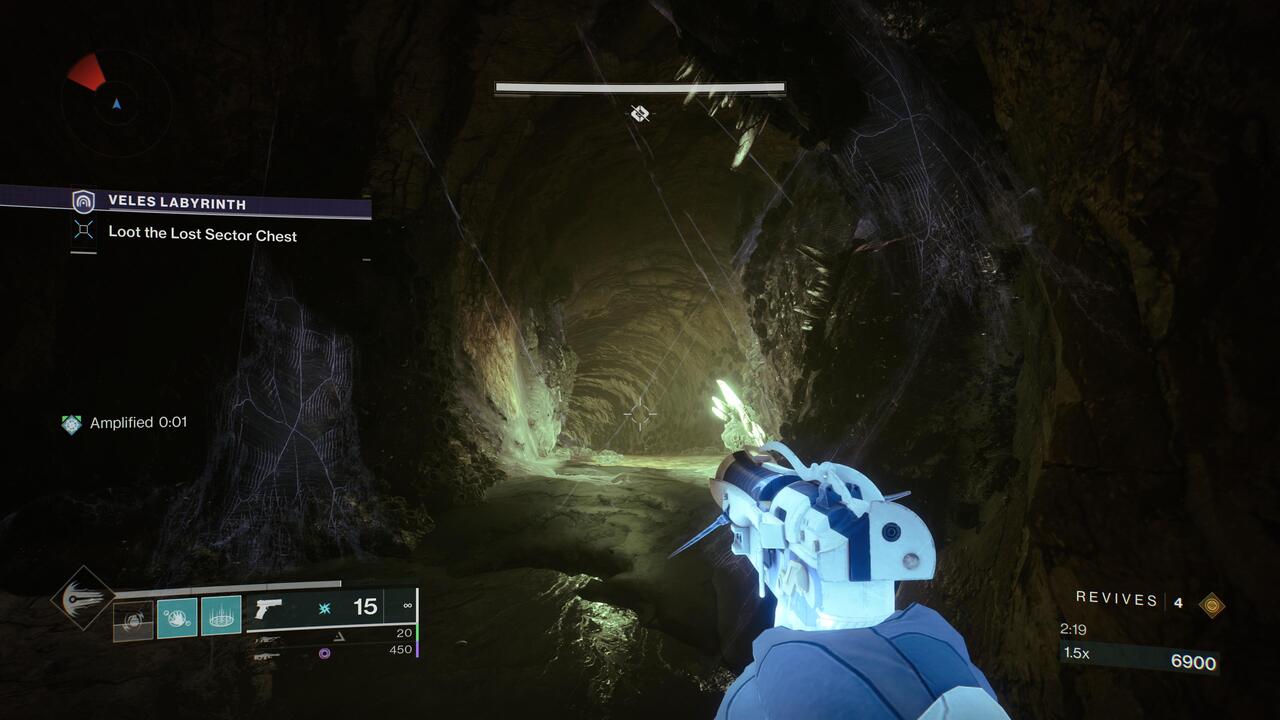Open the Veles Labyrinth title bar
Viewport: 1280px width, 720px height.
(x=178, y=202)
